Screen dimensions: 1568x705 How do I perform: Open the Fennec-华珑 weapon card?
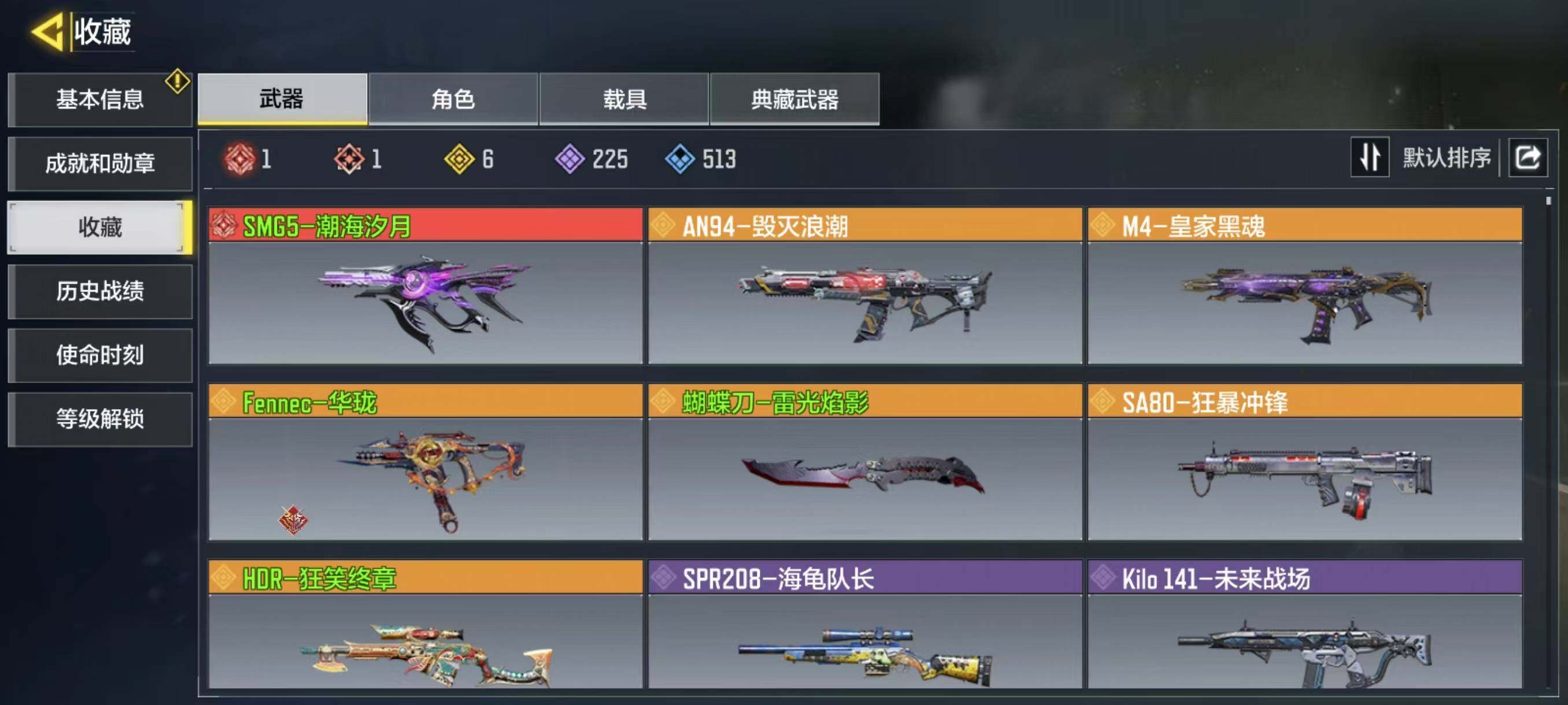(x=425, y=462)
